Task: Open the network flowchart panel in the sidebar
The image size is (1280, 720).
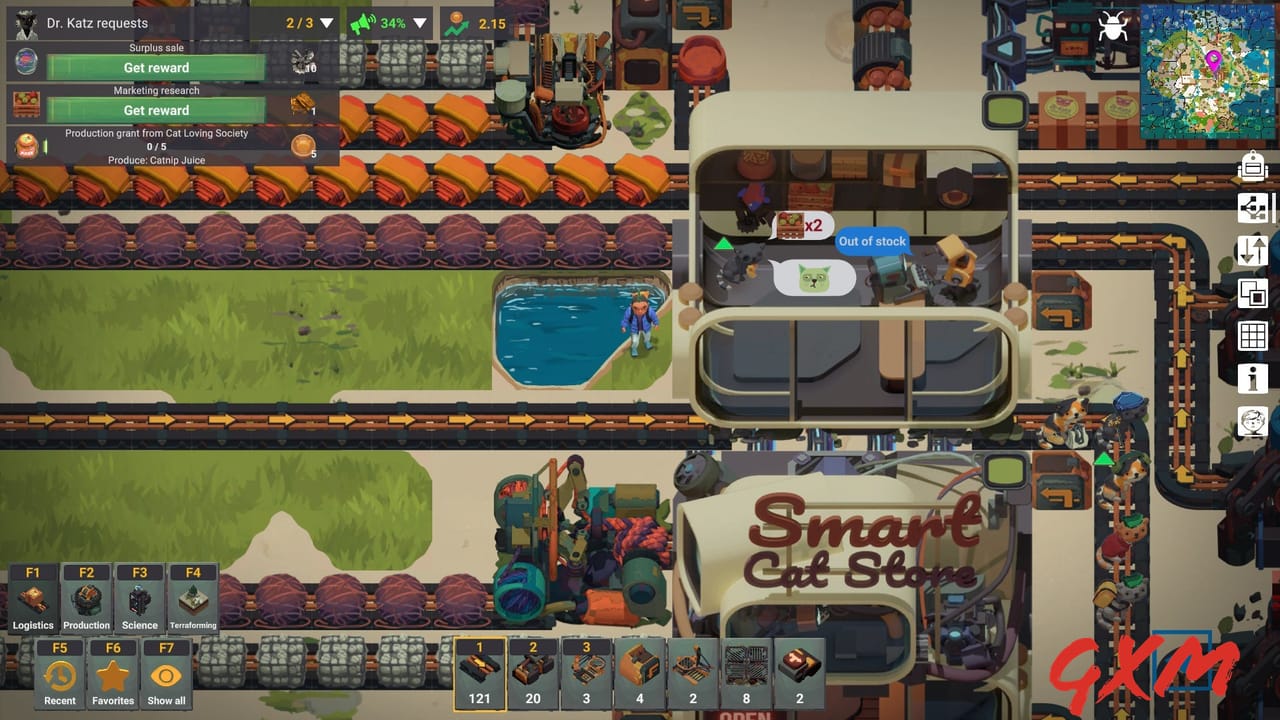Action: 1252,208
